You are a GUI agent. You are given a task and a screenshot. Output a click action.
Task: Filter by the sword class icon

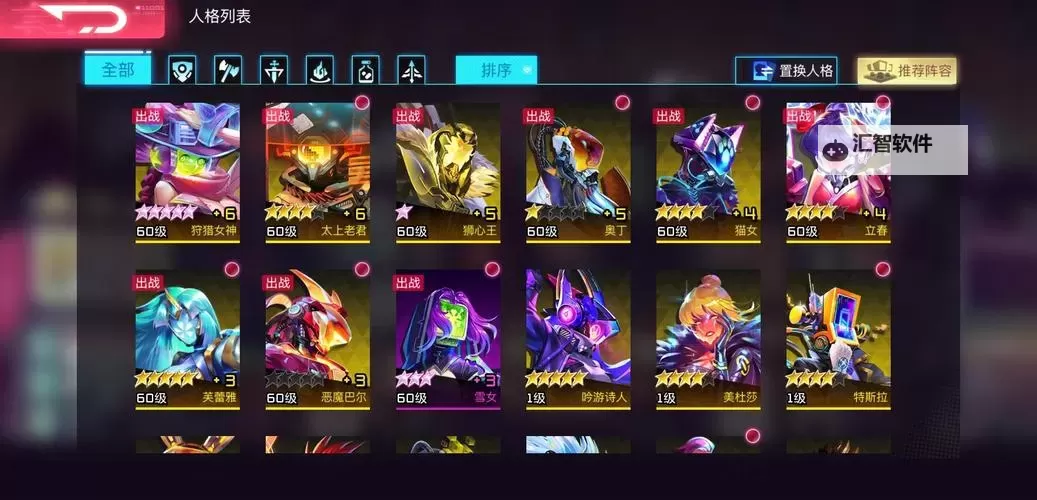click(273, 70)
